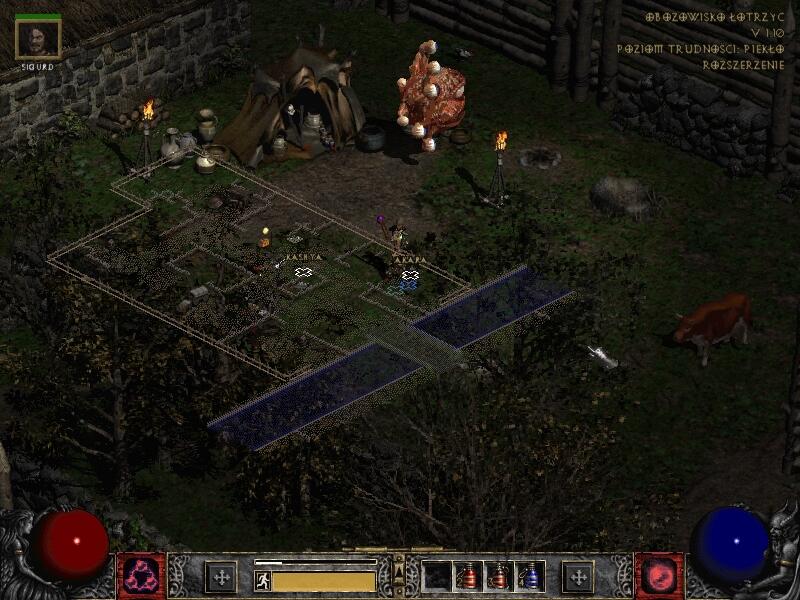800x600 pixels.
Task: Use the blue mana potion in belt
Action: pos(531,576)
